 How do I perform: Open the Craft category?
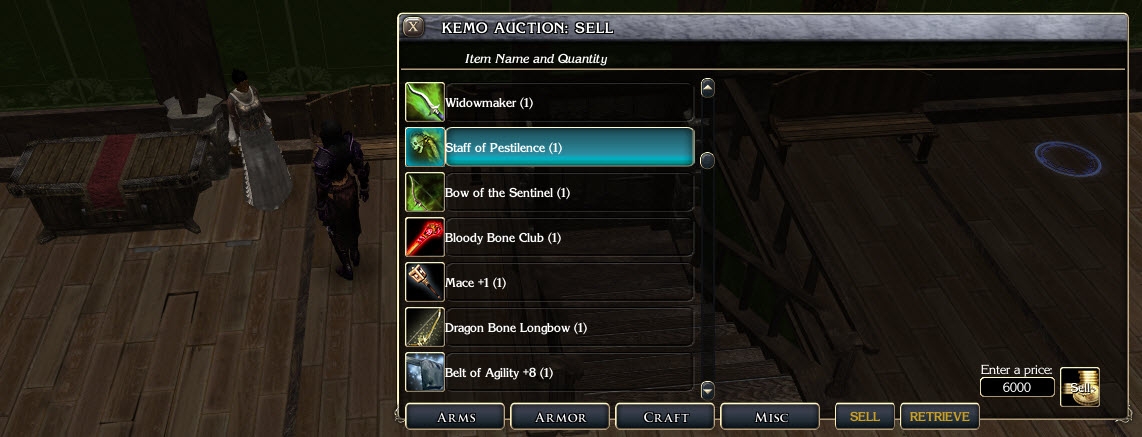pos(664,416)
